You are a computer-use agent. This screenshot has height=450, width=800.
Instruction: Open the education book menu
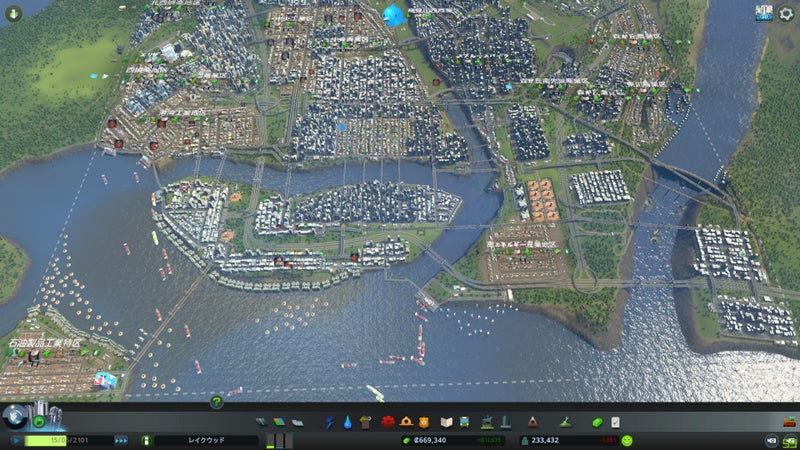(x=447, y=422)
